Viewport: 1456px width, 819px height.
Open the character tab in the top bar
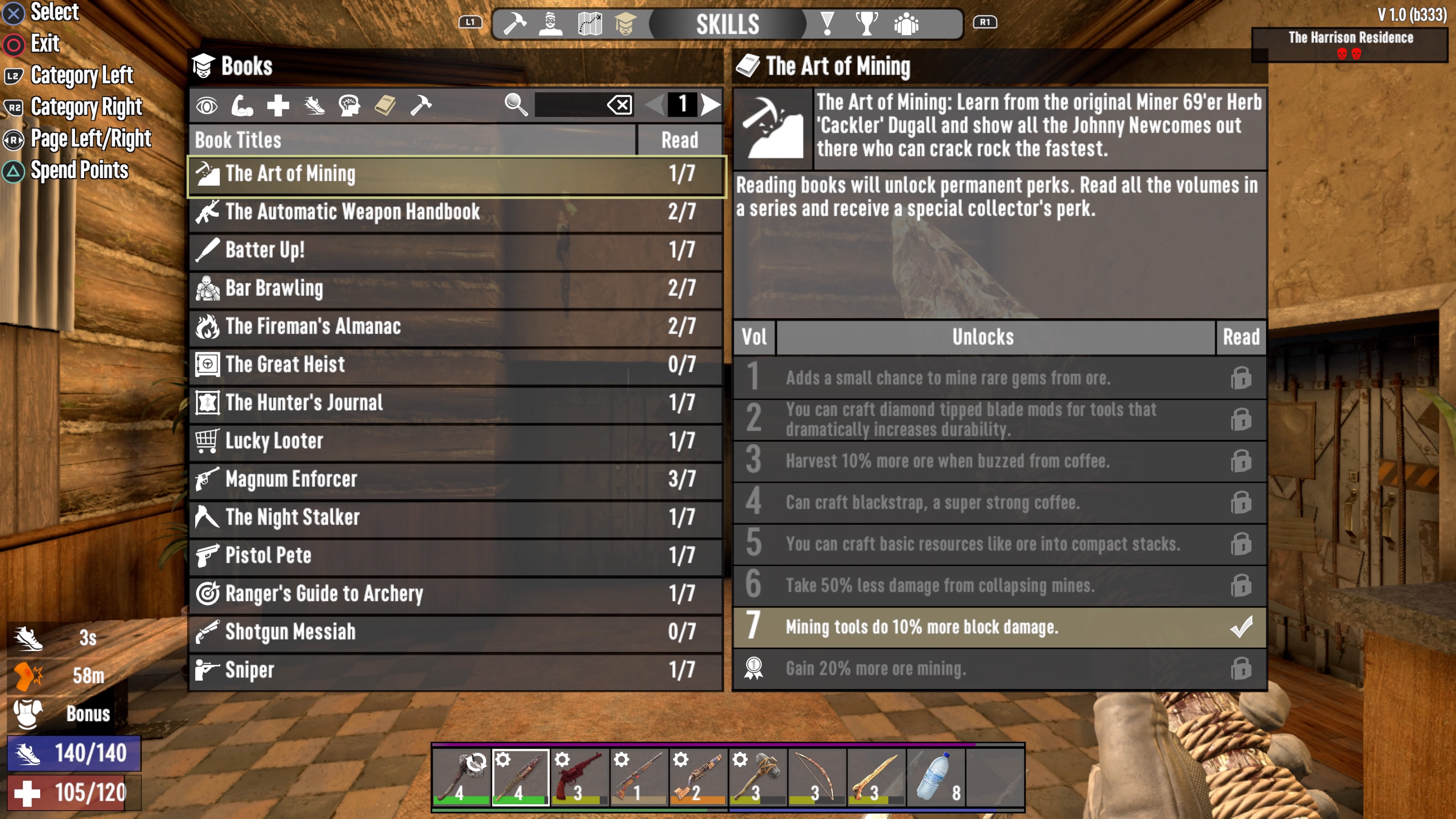551,24
